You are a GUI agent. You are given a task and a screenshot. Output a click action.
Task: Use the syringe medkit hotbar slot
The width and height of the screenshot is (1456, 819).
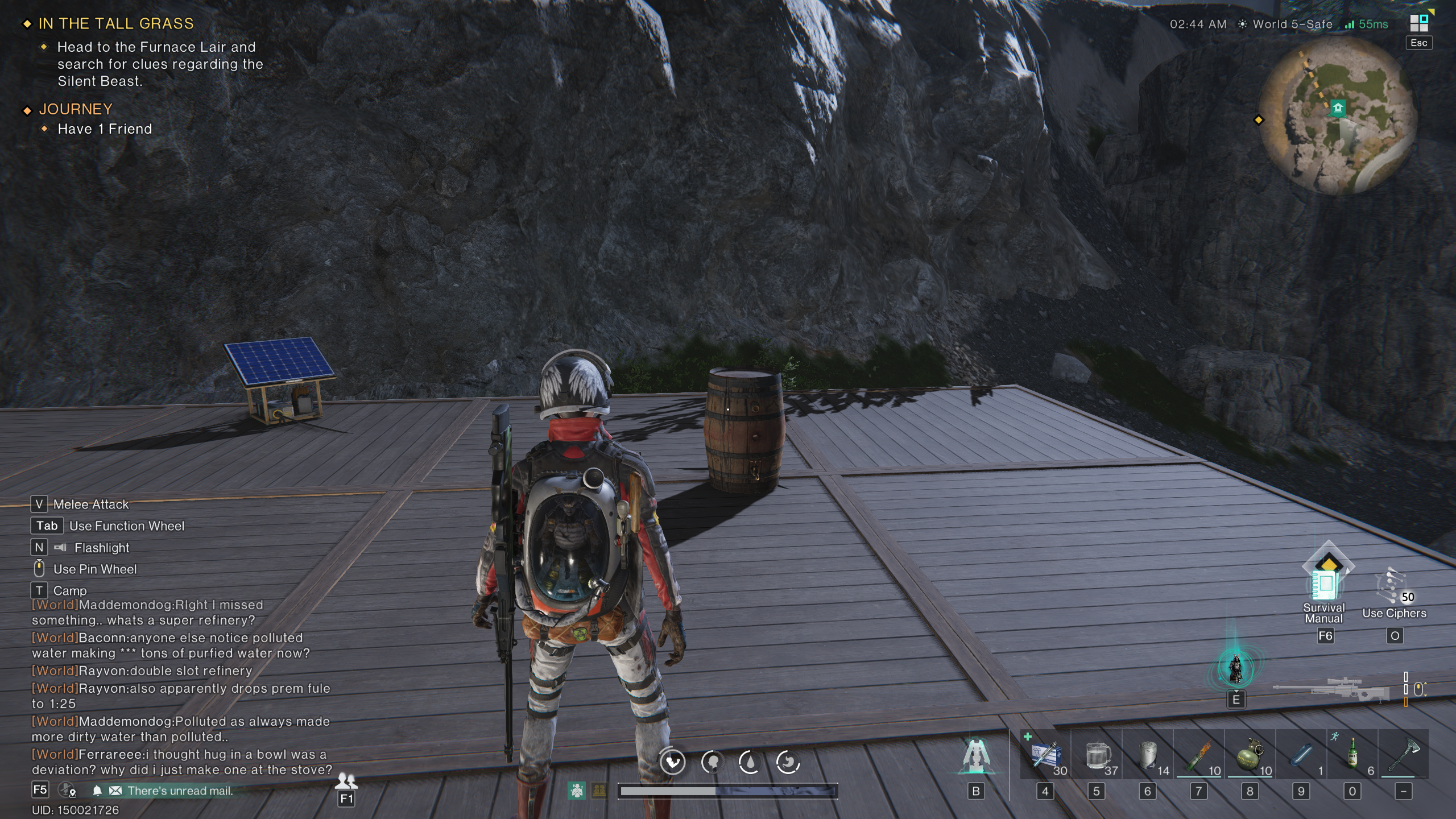[1045, 755]
